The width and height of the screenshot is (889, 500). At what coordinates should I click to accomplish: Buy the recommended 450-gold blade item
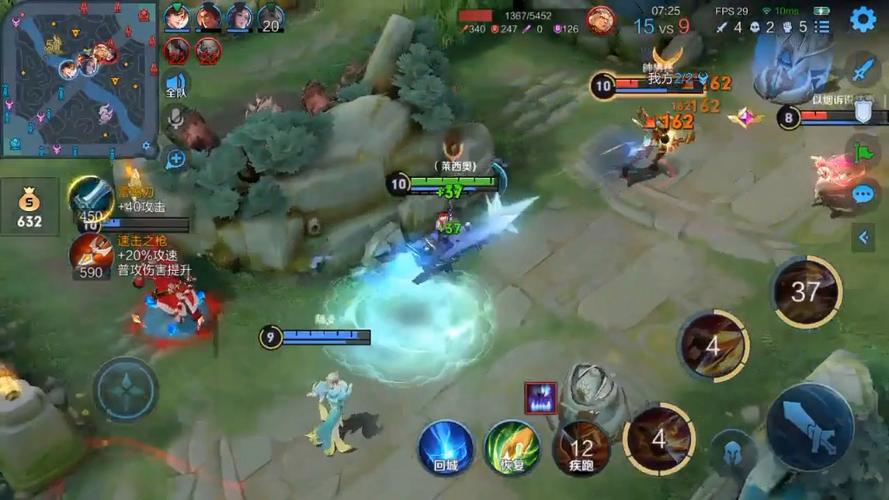tap(91, 198)
